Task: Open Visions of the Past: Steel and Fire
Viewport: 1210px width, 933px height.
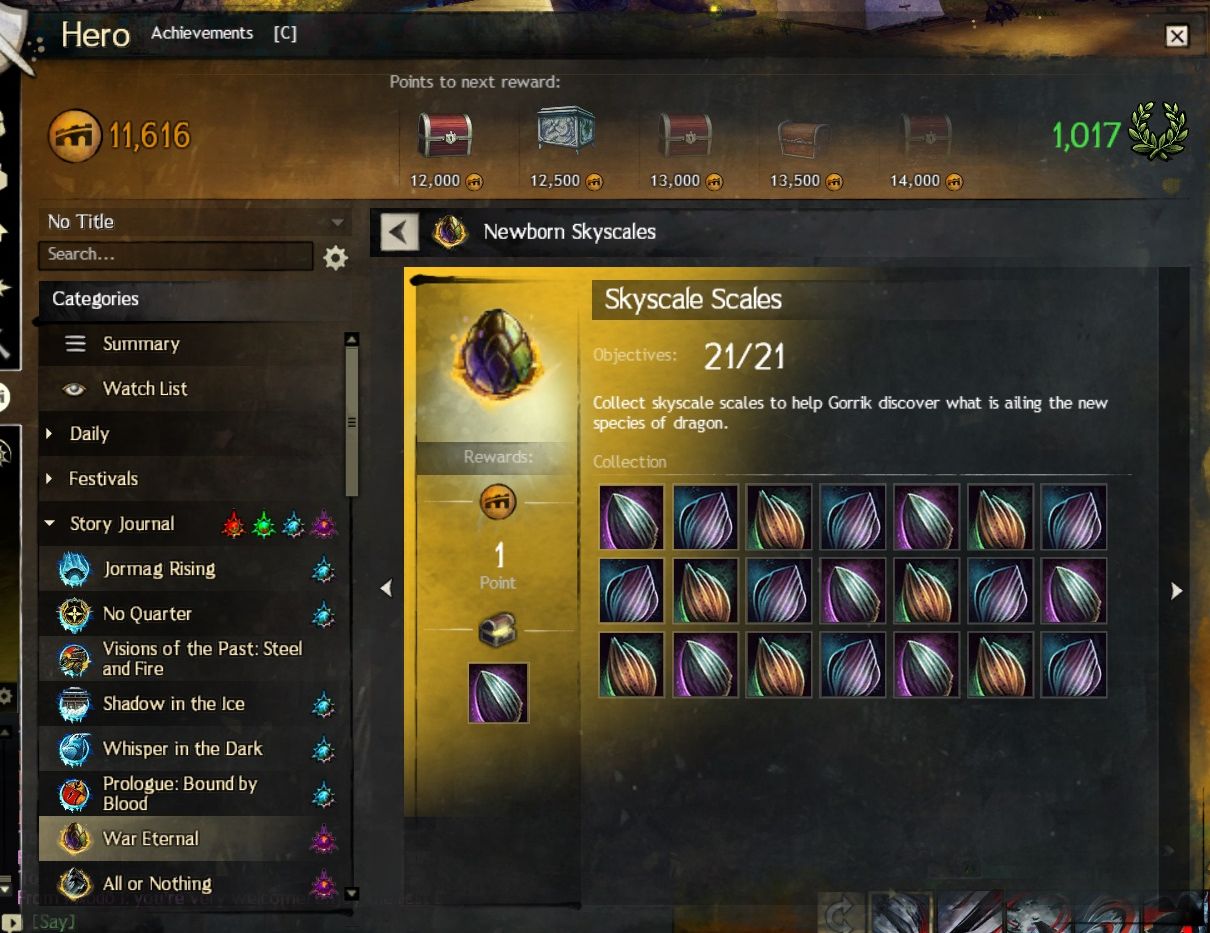Action: [x=202, y=659]
